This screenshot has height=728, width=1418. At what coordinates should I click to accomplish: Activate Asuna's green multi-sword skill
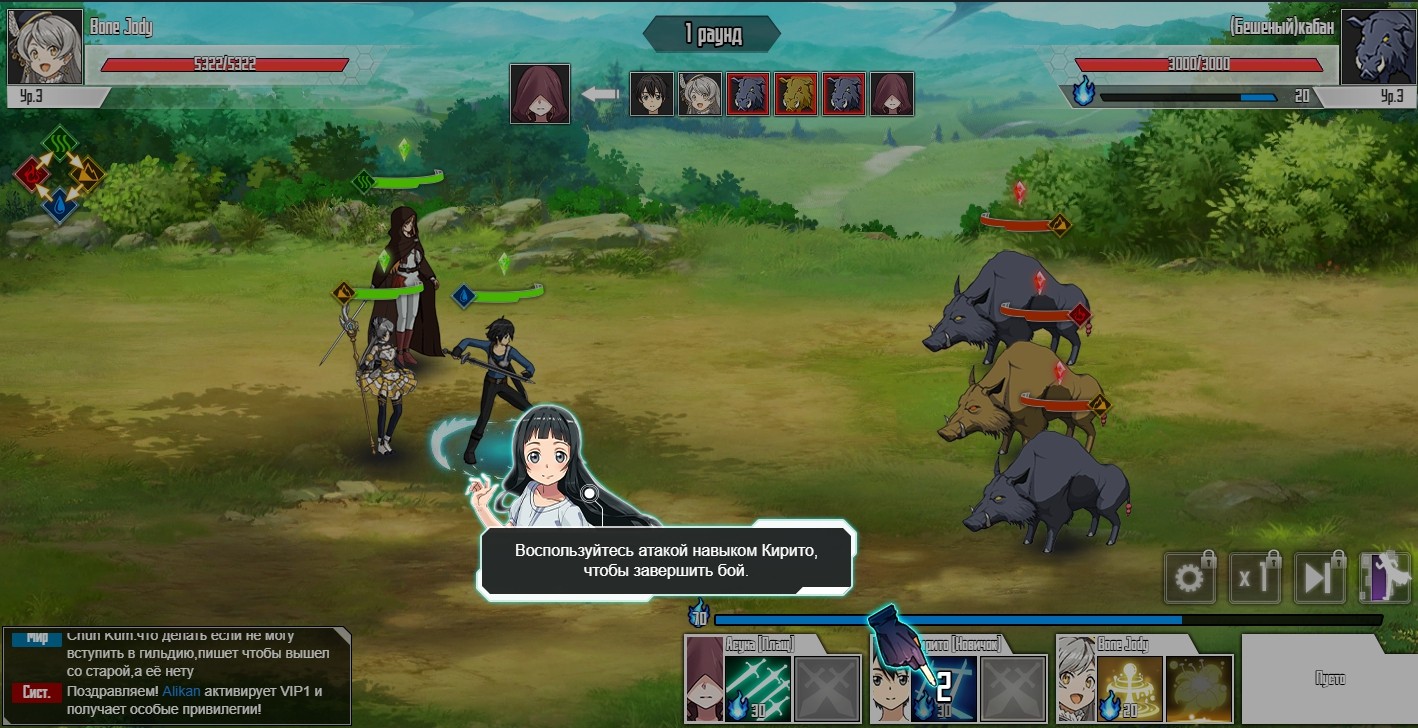click(758, 689)
